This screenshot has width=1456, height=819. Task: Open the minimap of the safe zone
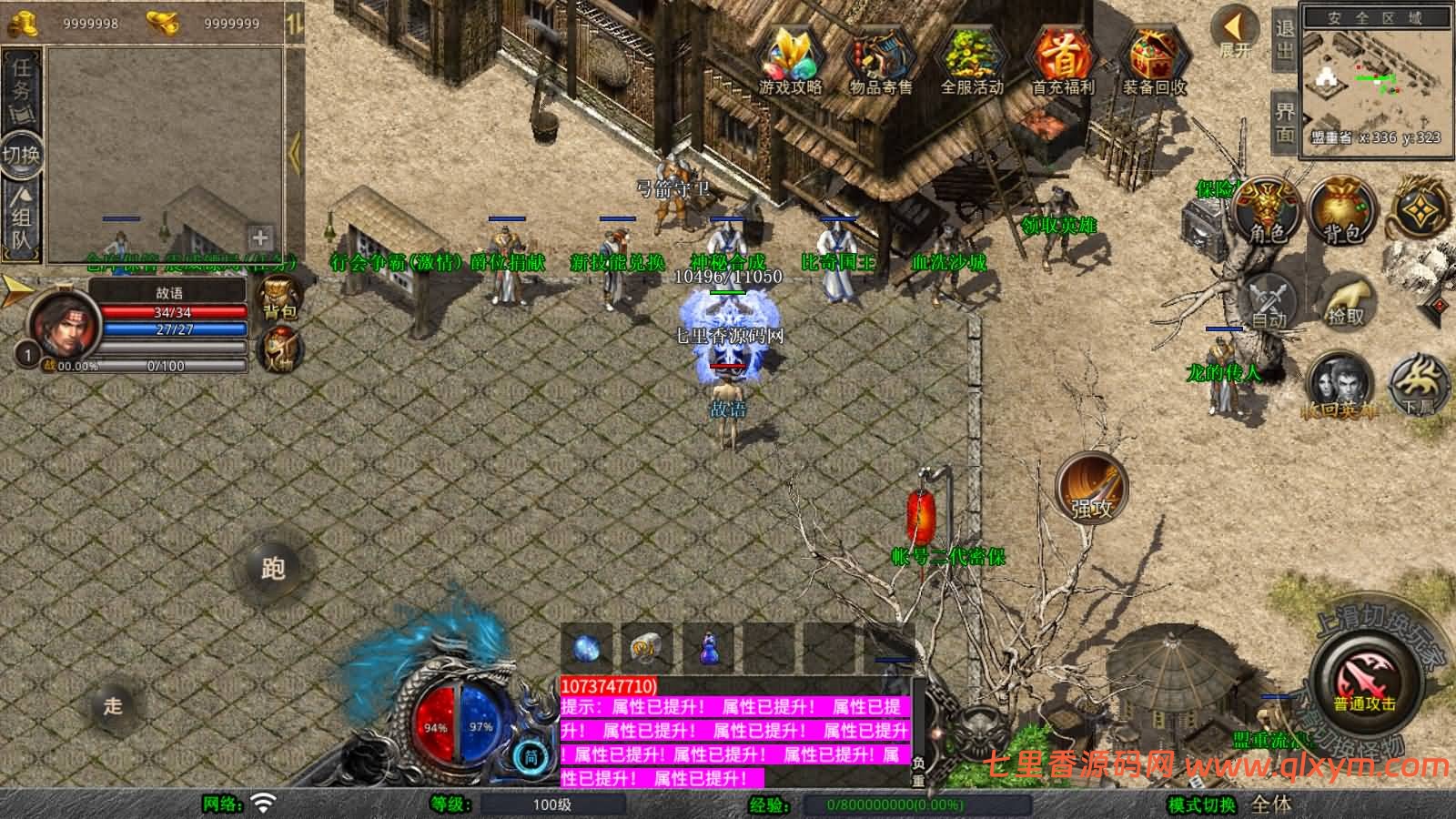[x=1374, y=82]
